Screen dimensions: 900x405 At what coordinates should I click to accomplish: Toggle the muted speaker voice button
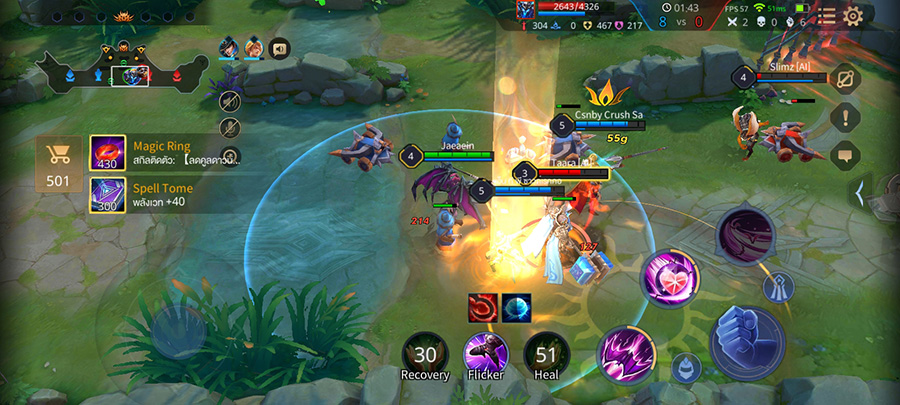coord(230,100)
